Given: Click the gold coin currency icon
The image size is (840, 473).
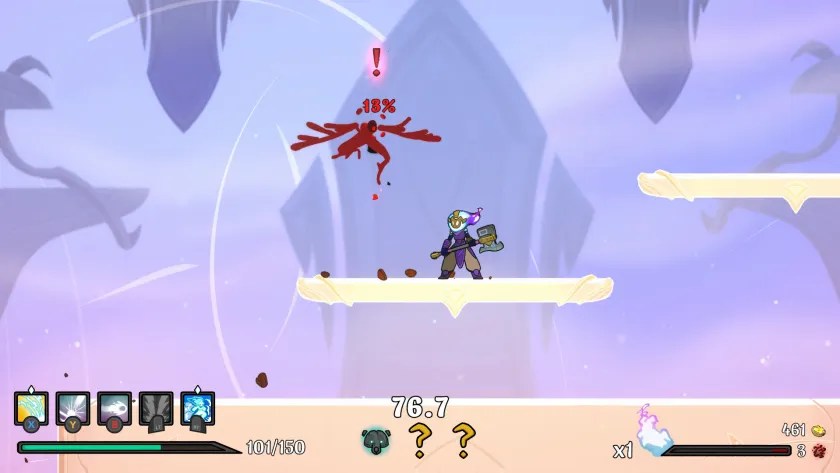Looking at the screenshot, I should click(818, 430).
